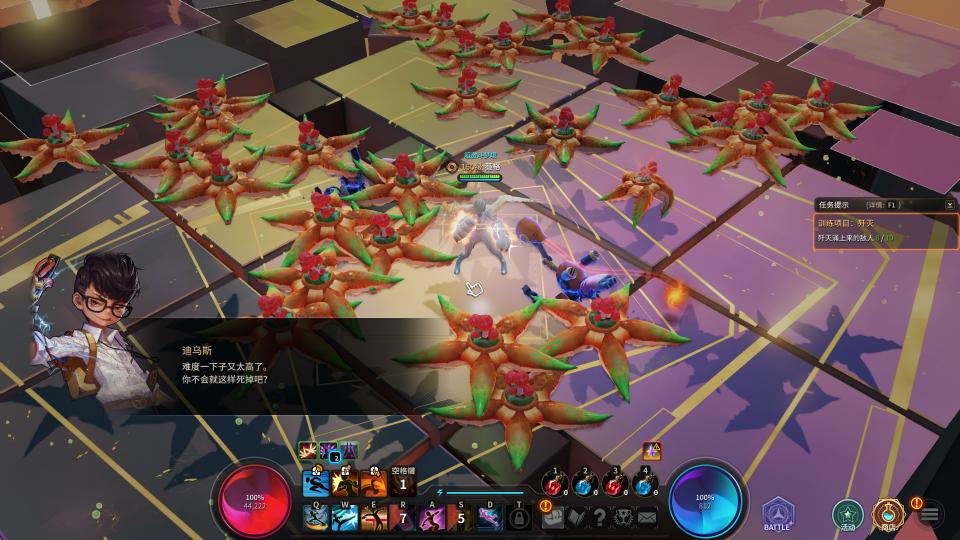Use the red potion in slot 1

556,485
